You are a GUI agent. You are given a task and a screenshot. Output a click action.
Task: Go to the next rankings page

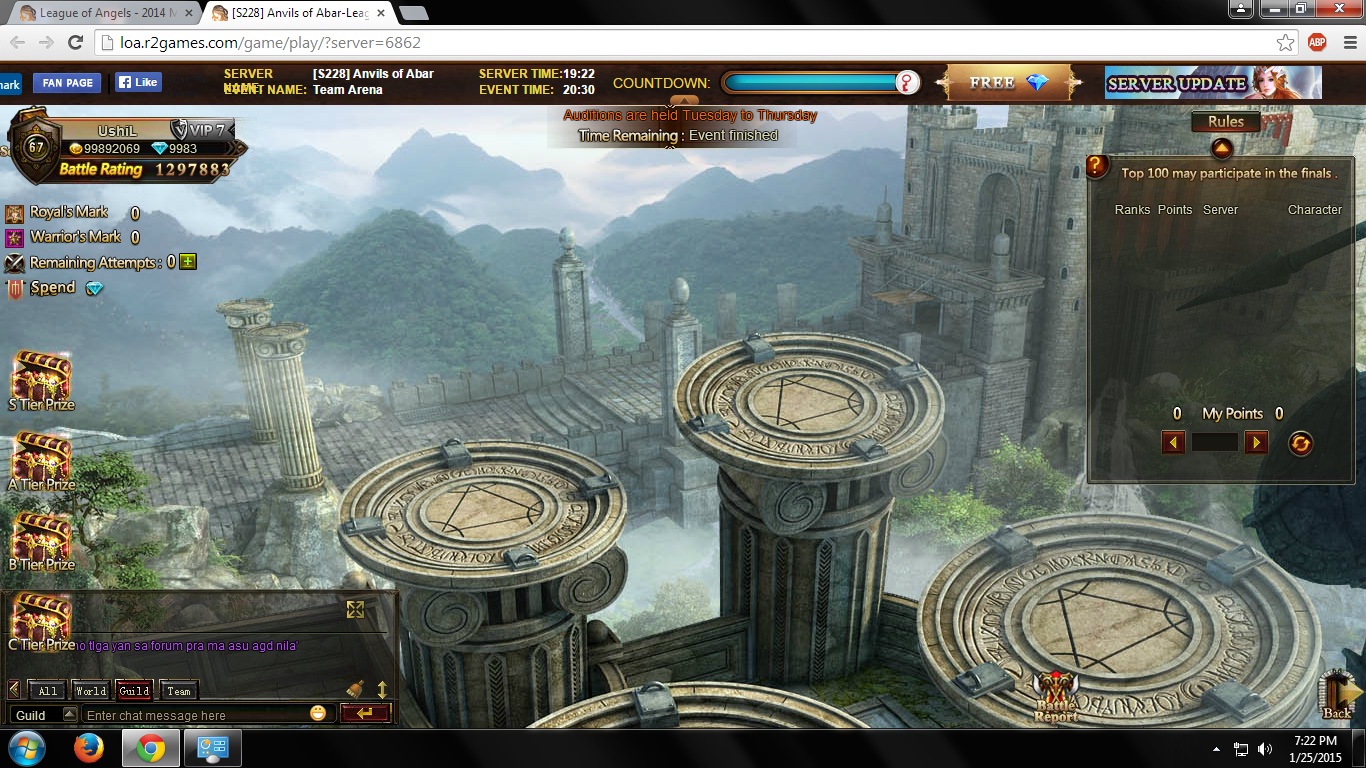point(1256,442)
